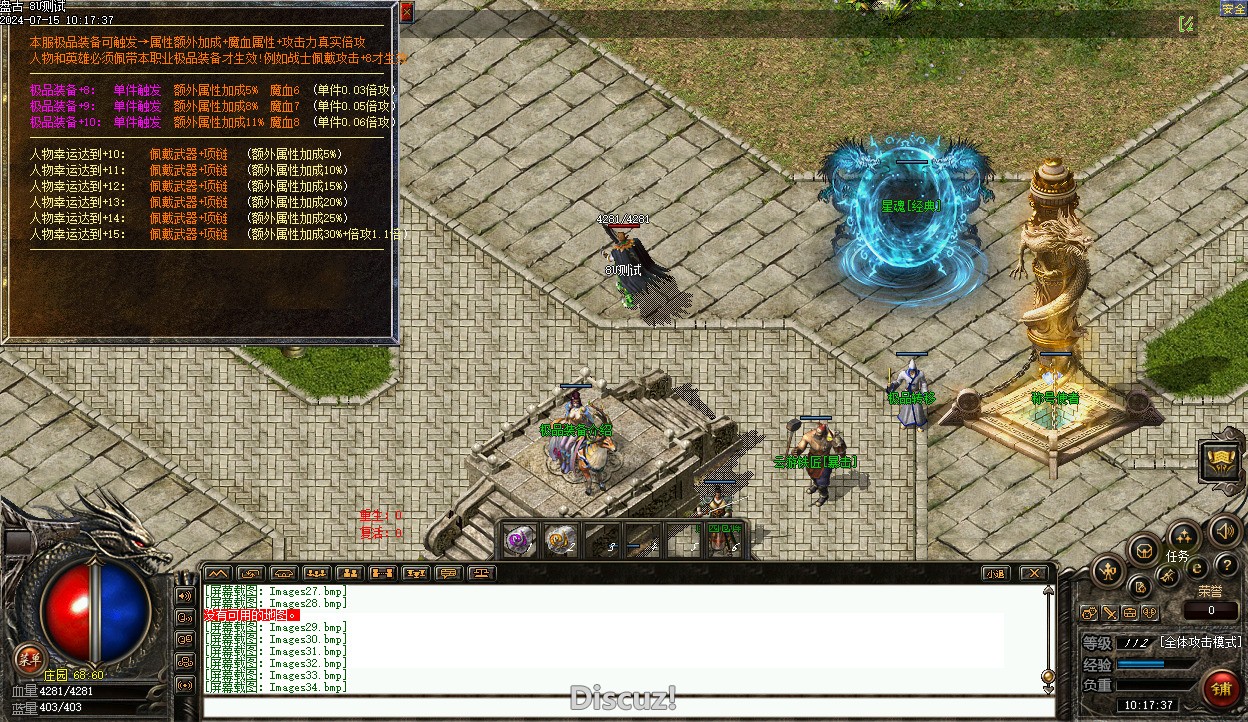Open the red 铺 shop button
This screenshot has height=722, width=1248.
tap(1221, 689)
